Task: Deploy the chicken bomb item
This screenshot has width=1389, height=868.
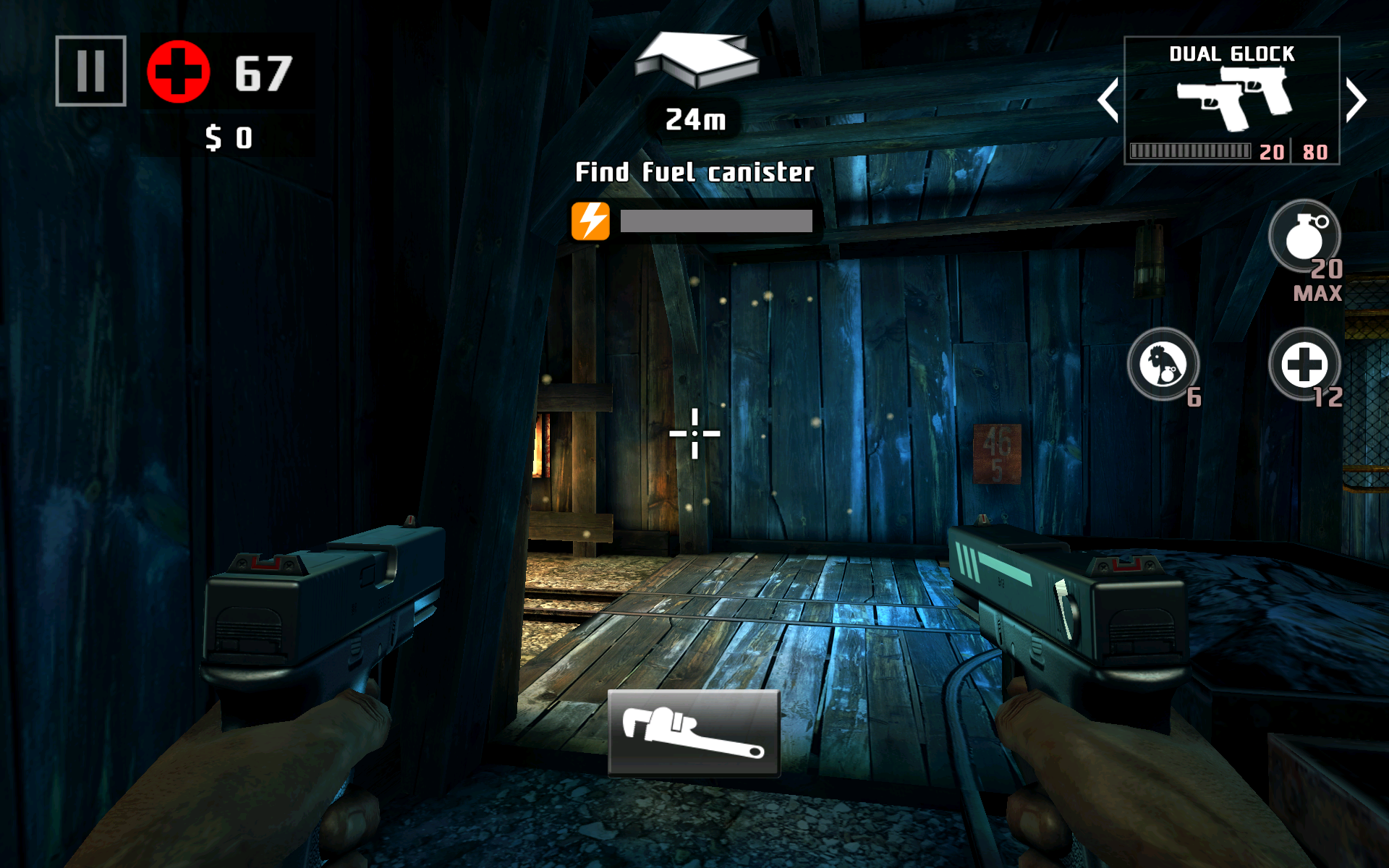Action: pyautogui.click(x=1163, y=365)
